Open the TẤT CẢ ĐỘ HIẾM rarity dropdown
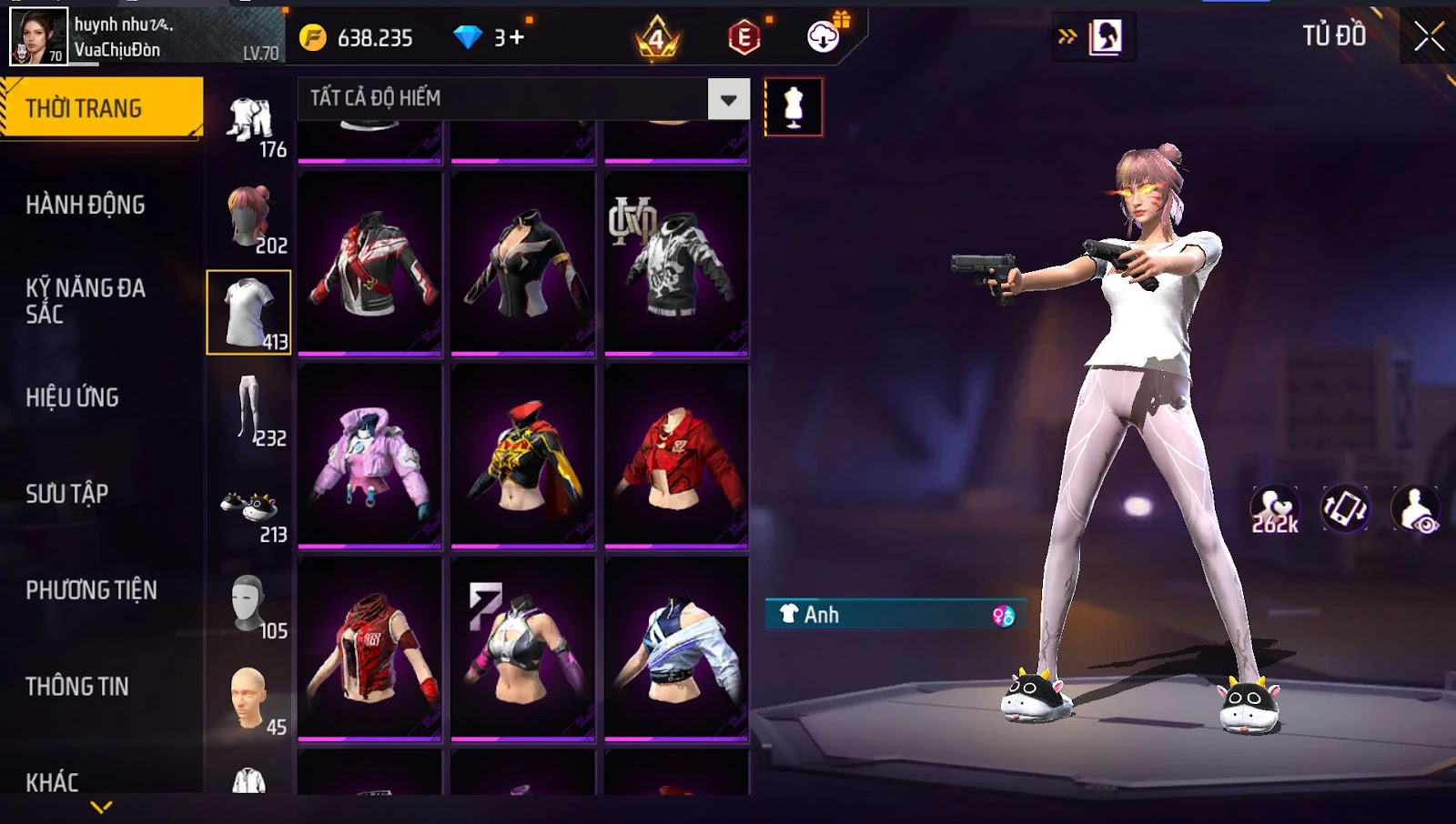 728,99
